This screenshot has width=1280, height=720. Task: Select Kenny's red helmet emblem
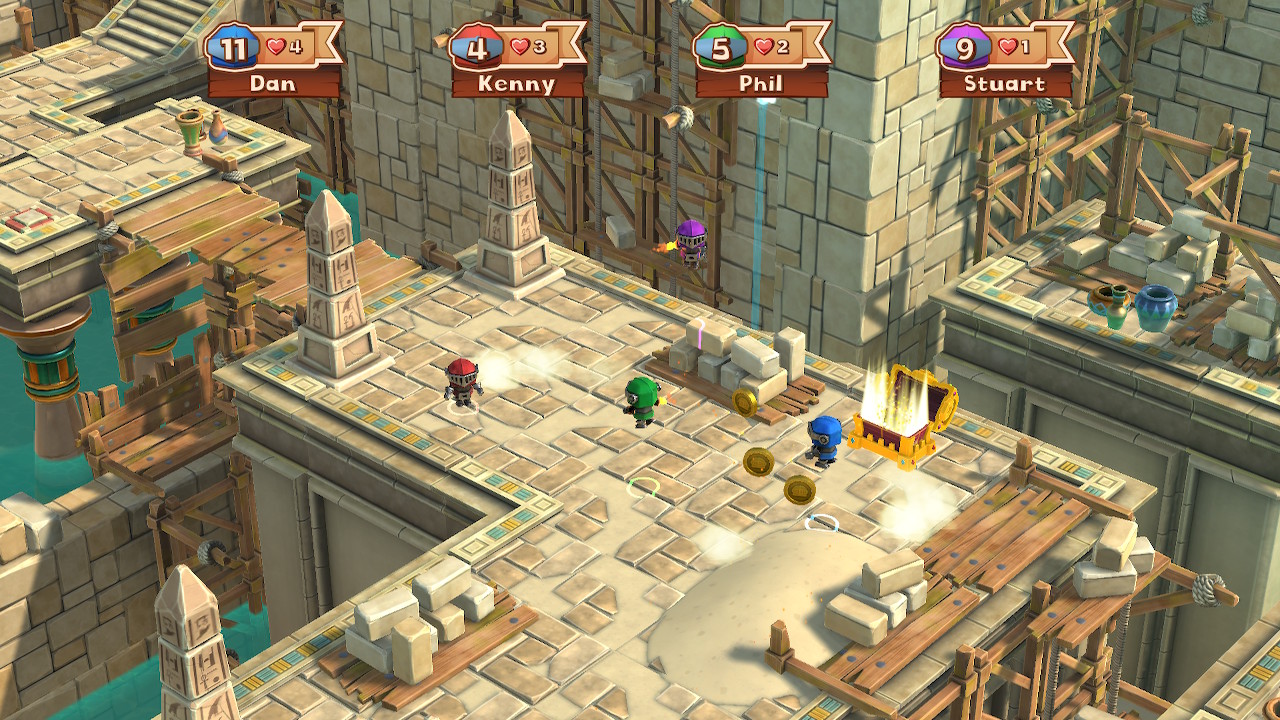click(x=473, y=44)
